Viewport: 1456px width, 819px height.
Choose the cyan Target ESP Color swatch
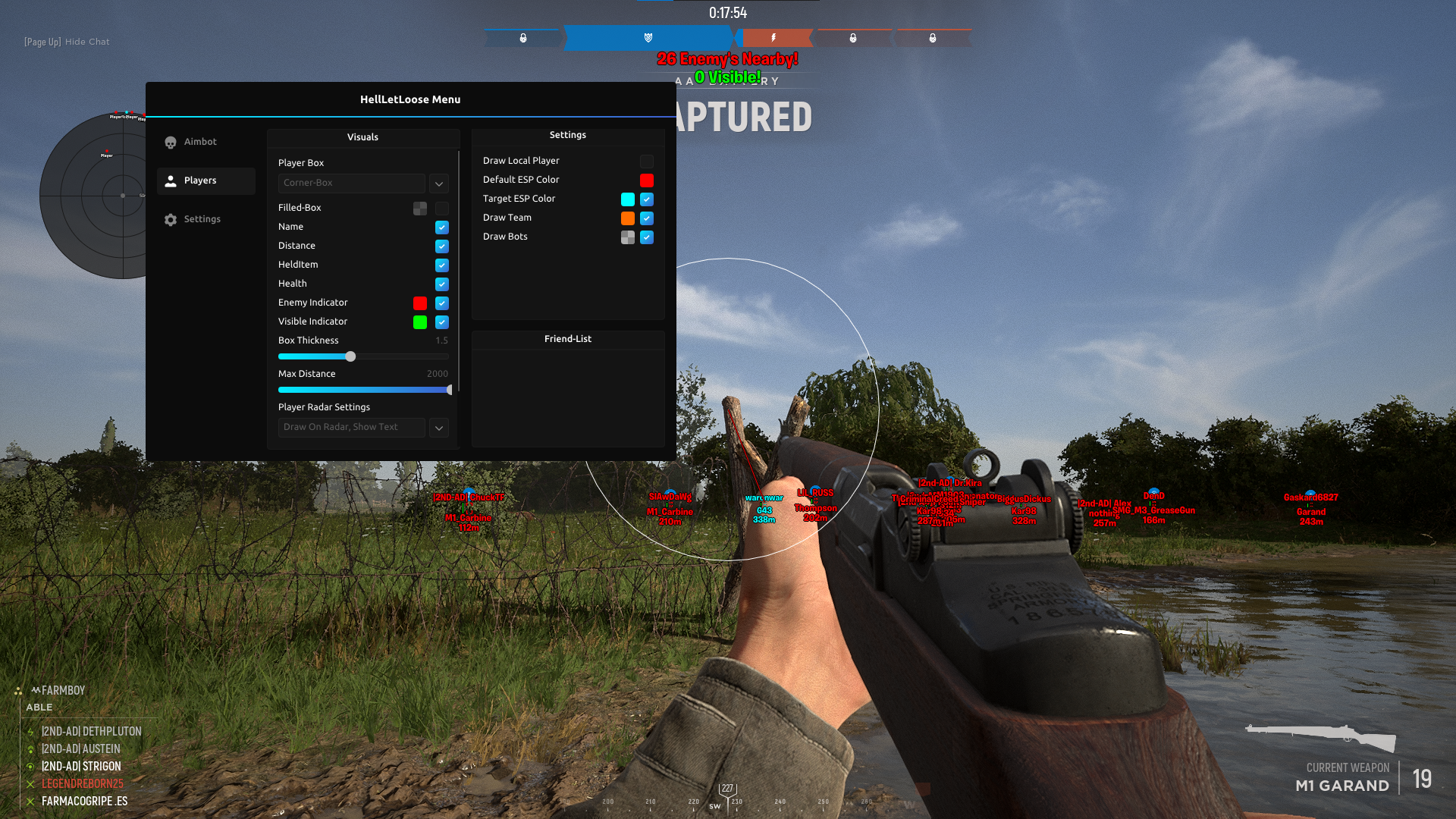(x=628, y=199)
